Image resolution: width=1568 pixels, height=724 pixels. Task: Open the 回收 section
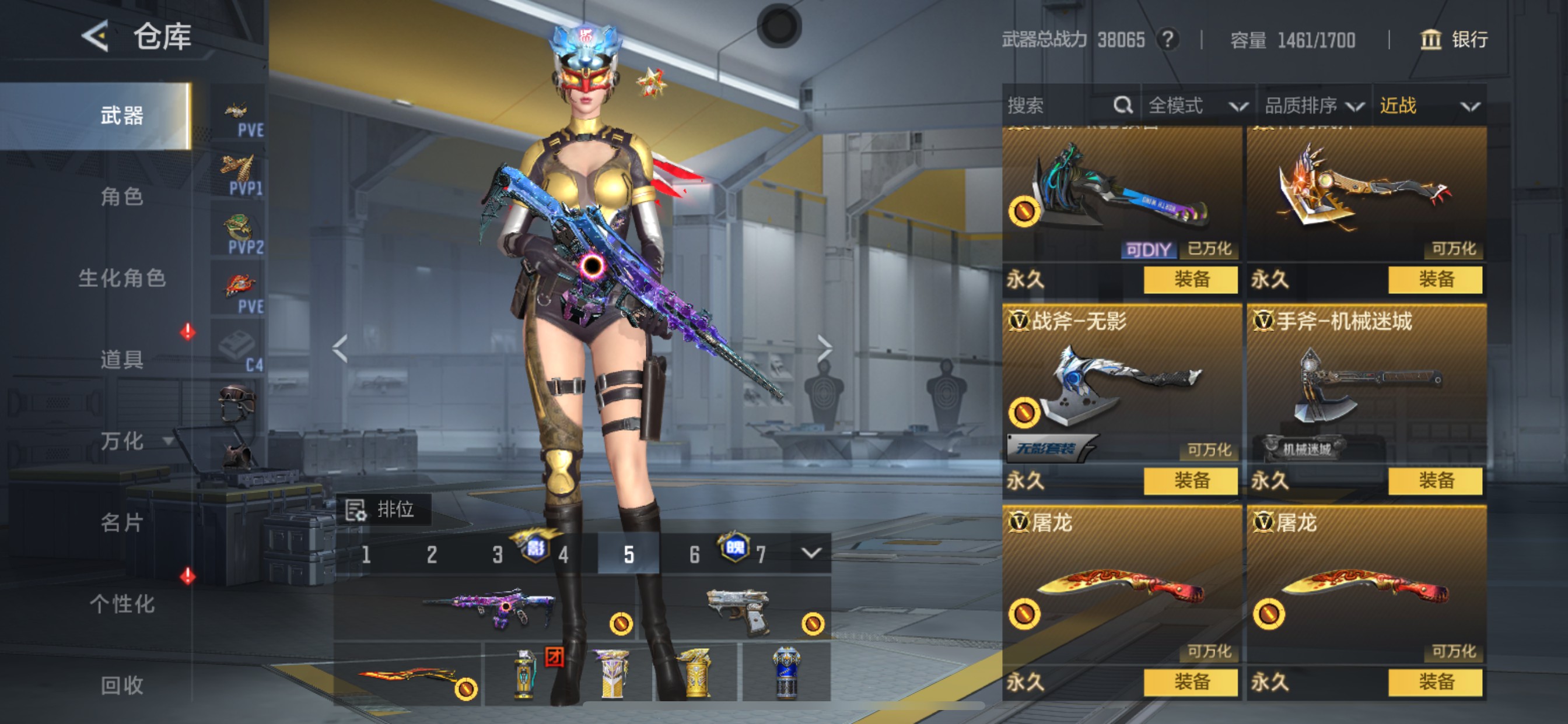tap(122, 685)
